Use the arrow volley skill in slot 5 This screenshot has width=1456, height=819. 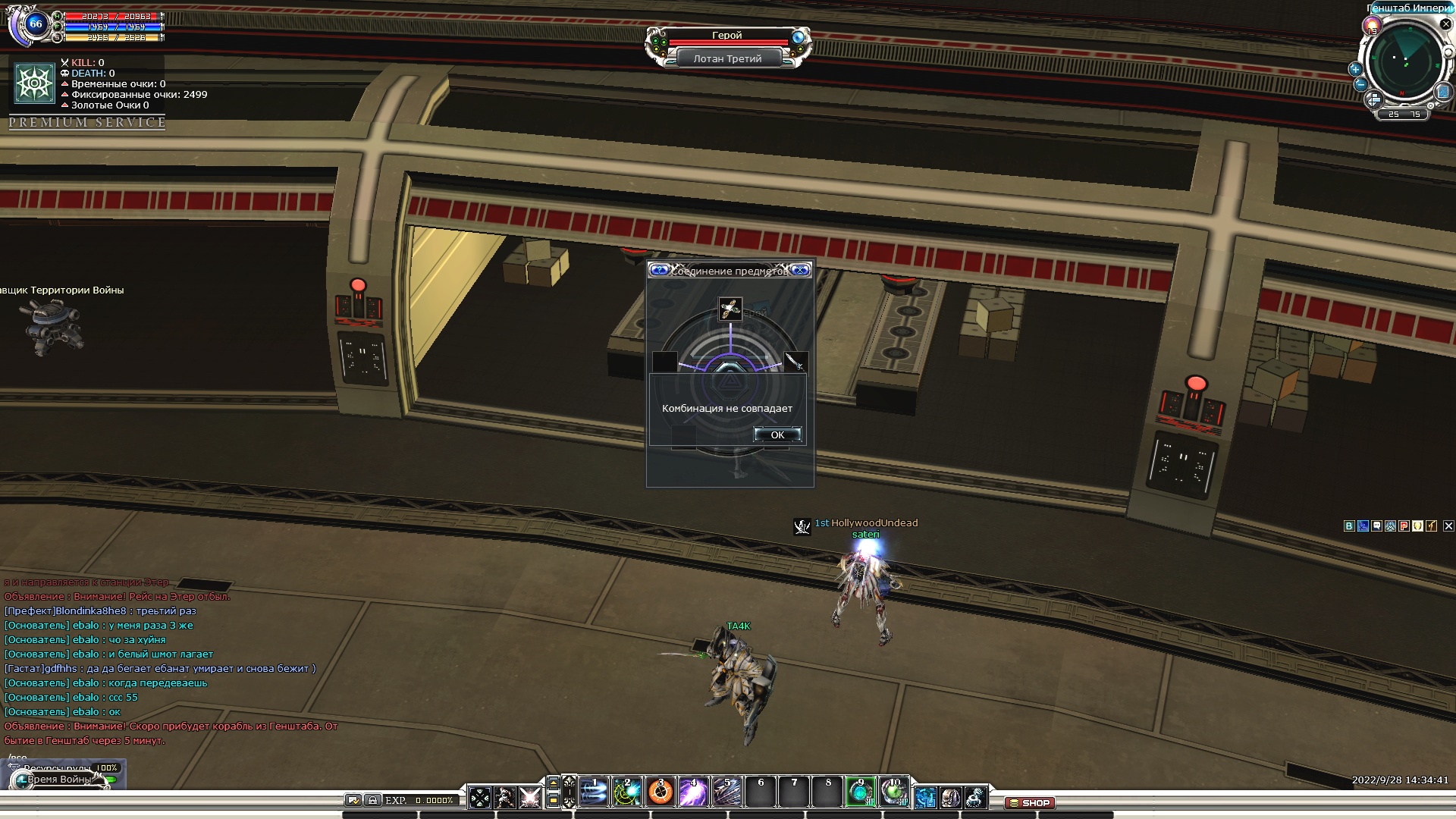pyautogui.click(x=726, y=792)
